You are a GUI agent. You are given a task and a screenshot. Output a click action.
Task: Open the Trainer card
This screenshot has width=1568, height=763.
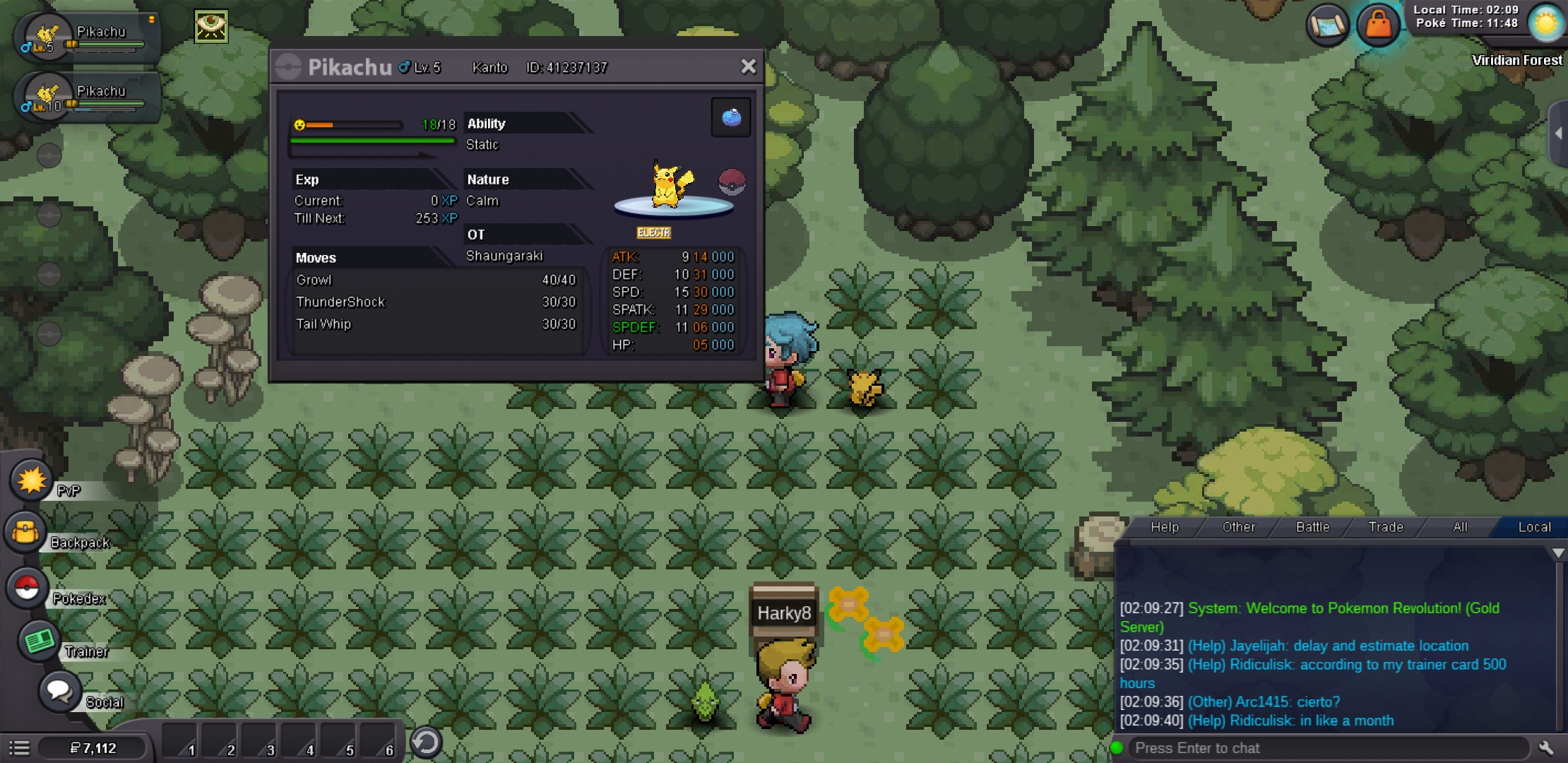pyautogui.click(x=40, y=641)
